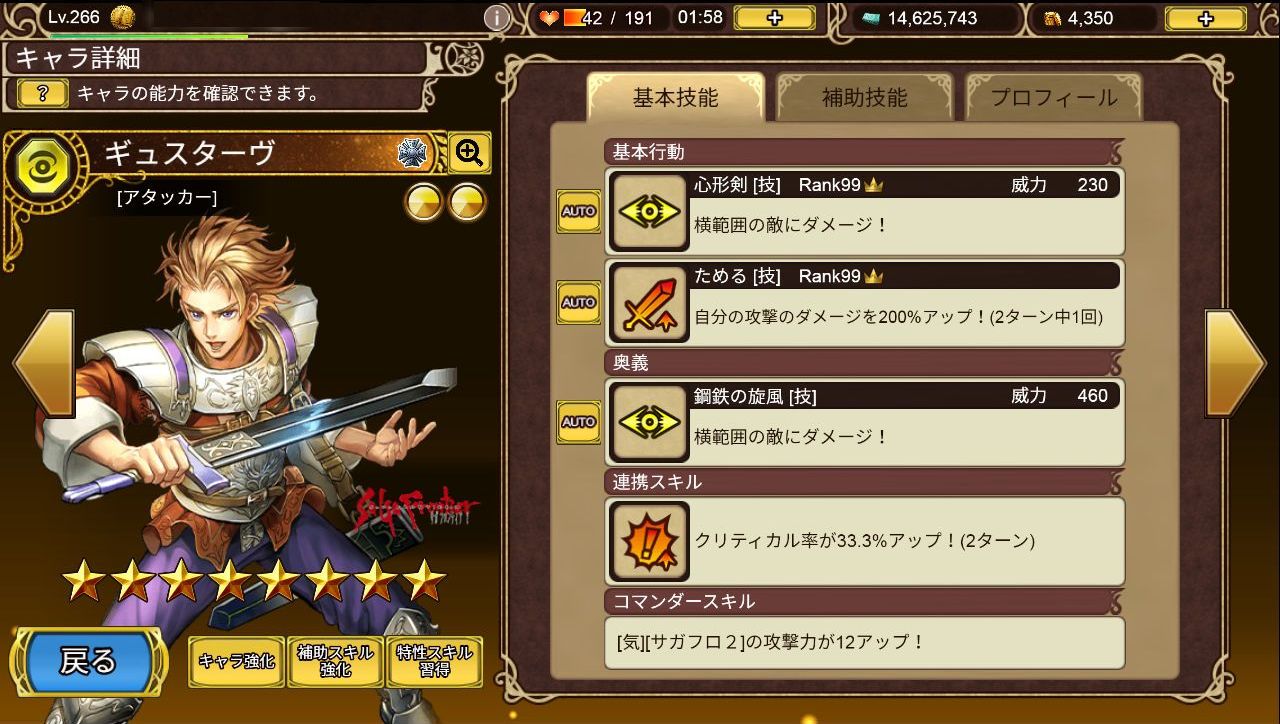1280x724 pixels.
Task: Show the next character with right arrow
Action: point(1237,363)
